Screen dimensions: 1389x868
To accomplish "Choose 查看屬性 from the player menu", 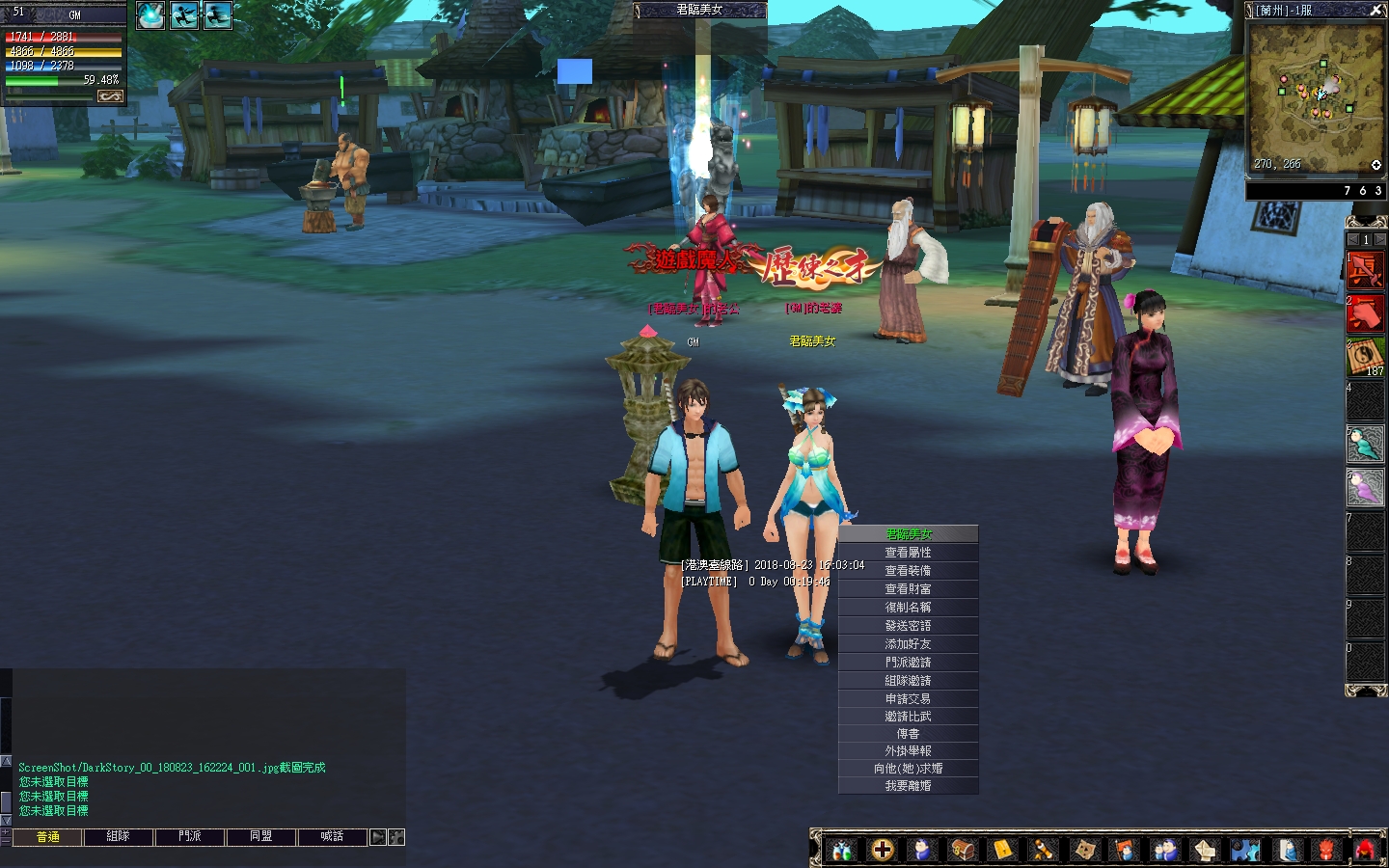I will coord(908,553).
